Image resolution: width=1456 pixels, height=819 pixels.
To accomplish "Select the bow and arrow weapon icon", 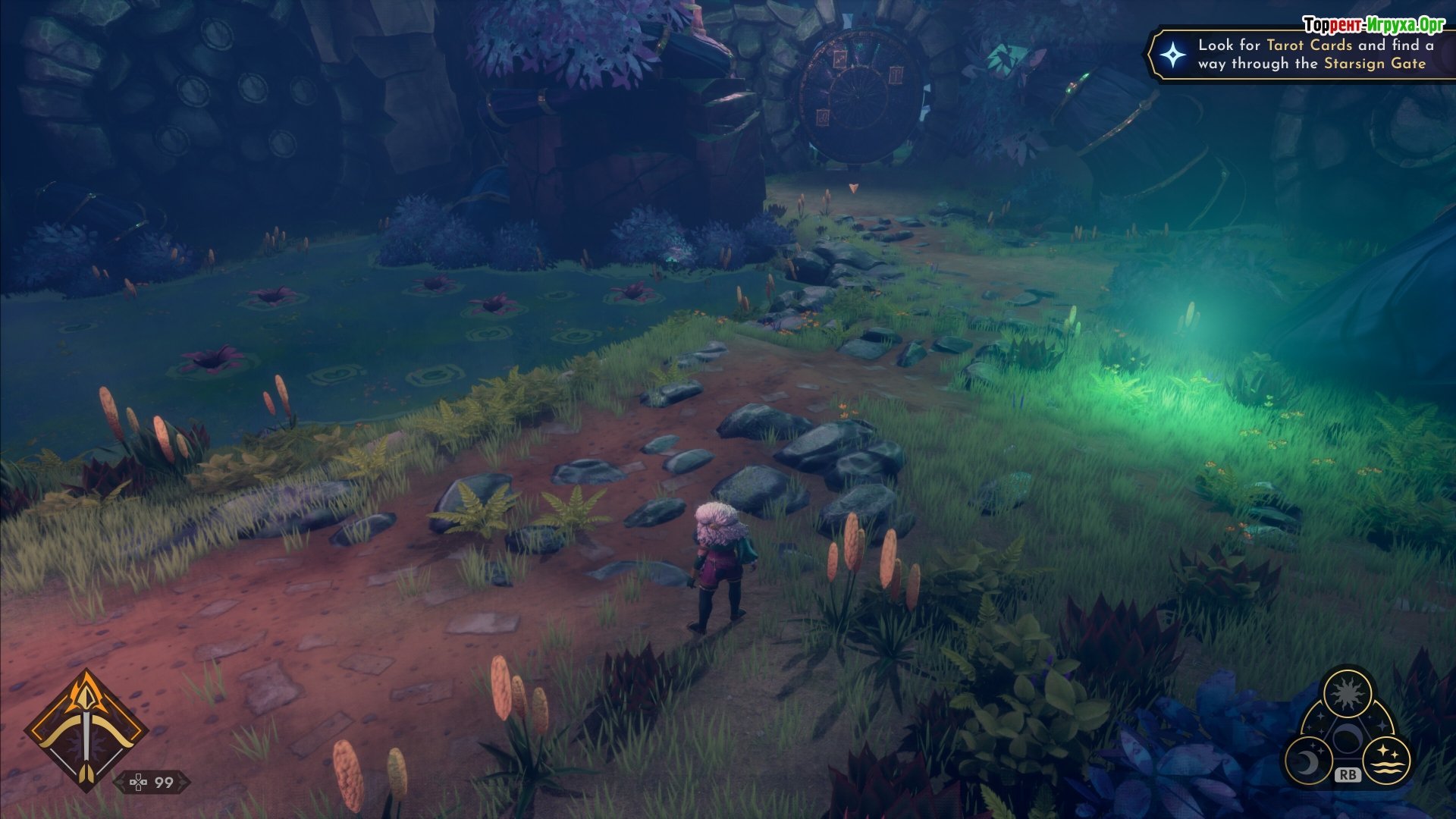I will pyautogui.click(x=86, y=730).
